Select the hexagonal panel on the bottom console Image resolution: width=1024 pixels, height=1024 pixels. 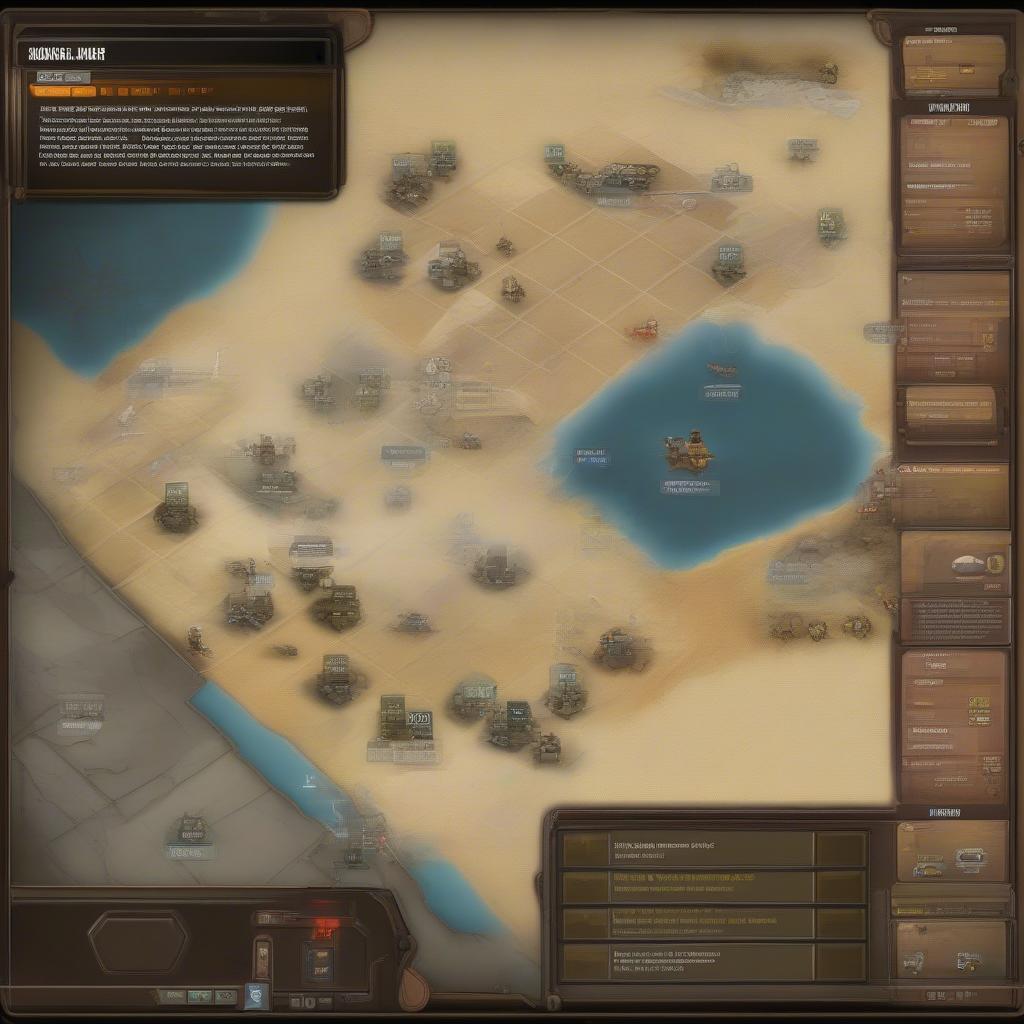(x=138, y=942)
